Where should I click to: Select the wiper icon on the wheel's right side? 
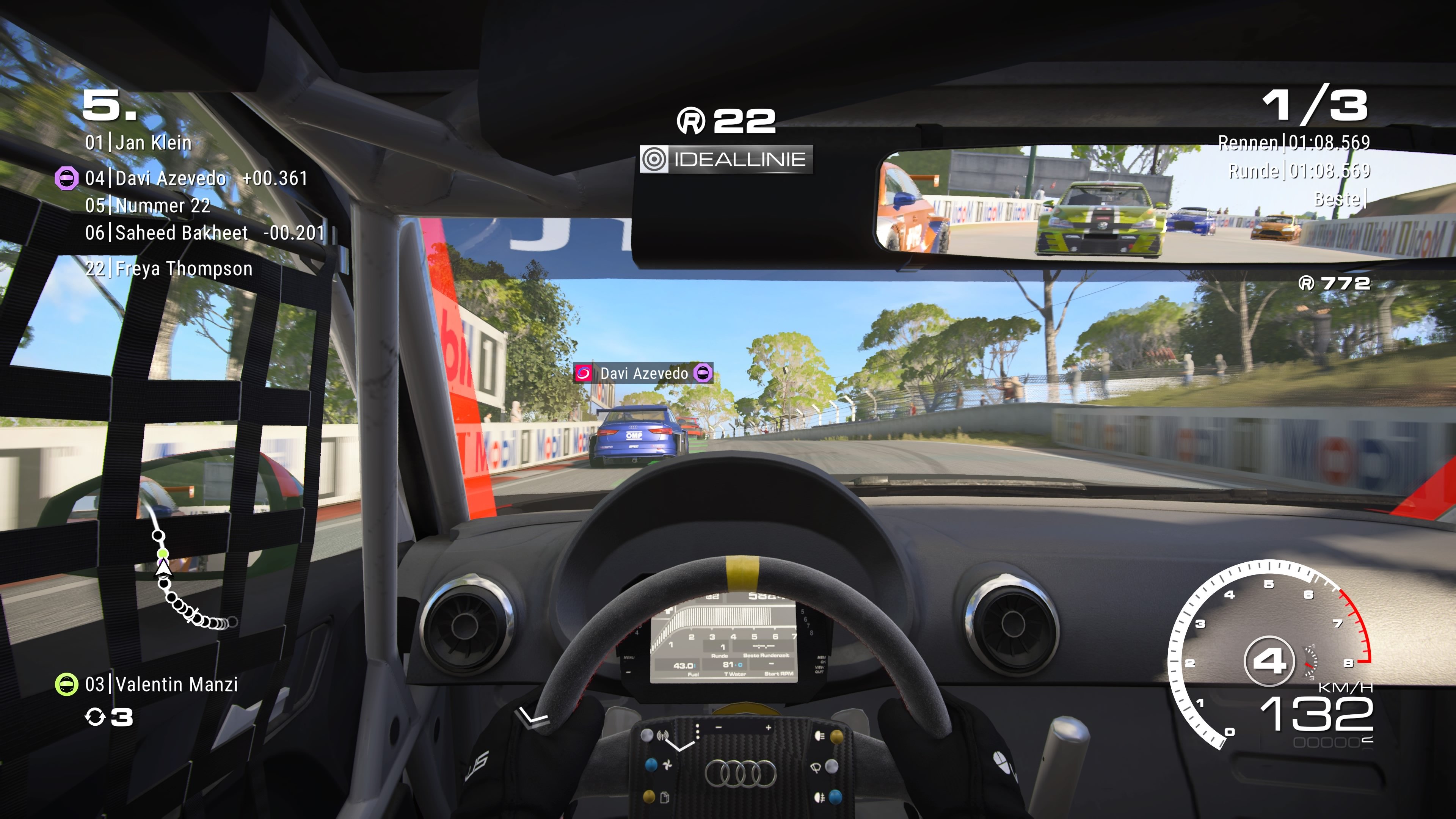click(816, 767)
